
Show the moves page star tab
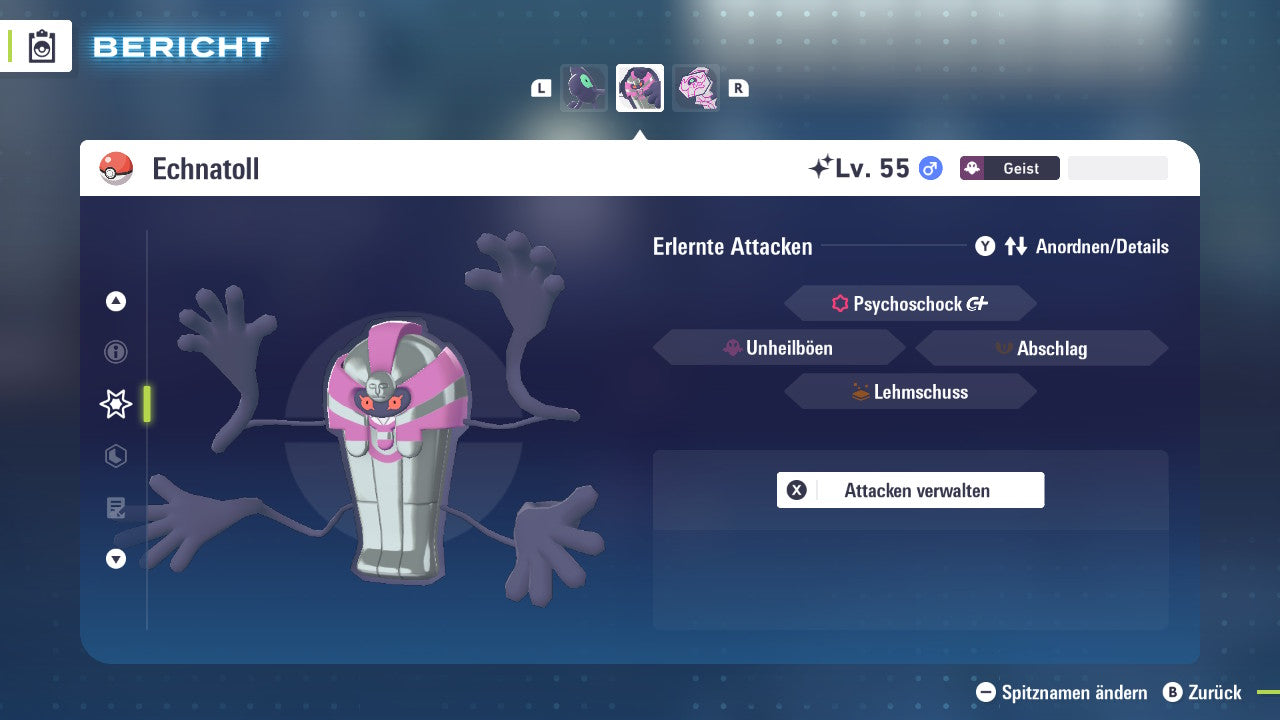(x=116, y=404)
